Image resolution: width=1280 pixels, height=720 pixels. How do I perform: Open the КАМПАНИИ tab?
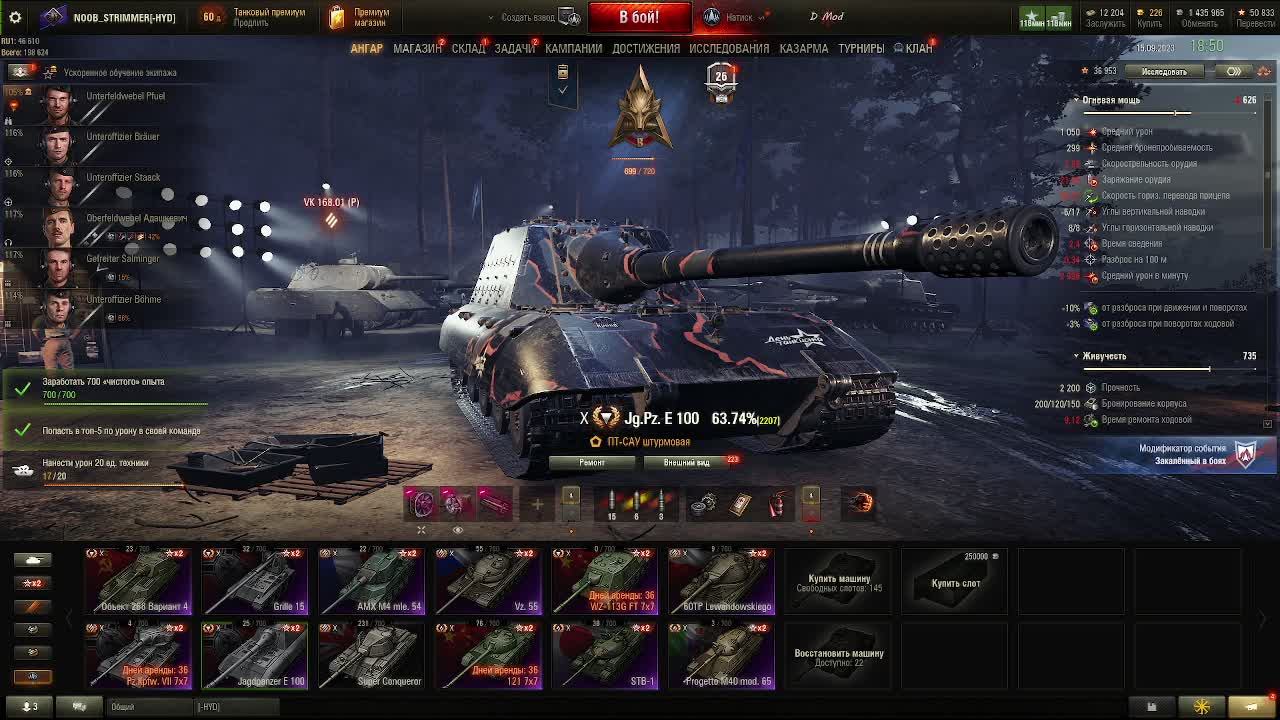(x=573, y=48)
